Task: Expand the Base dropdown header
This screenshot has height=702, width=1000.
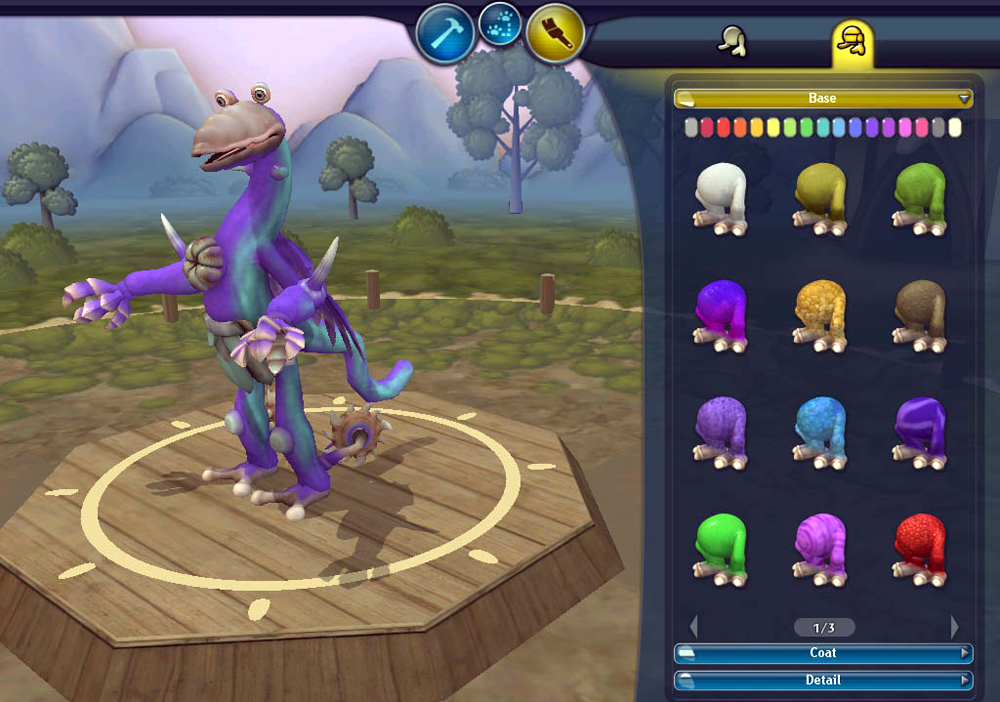Action: tap(822, 98)
